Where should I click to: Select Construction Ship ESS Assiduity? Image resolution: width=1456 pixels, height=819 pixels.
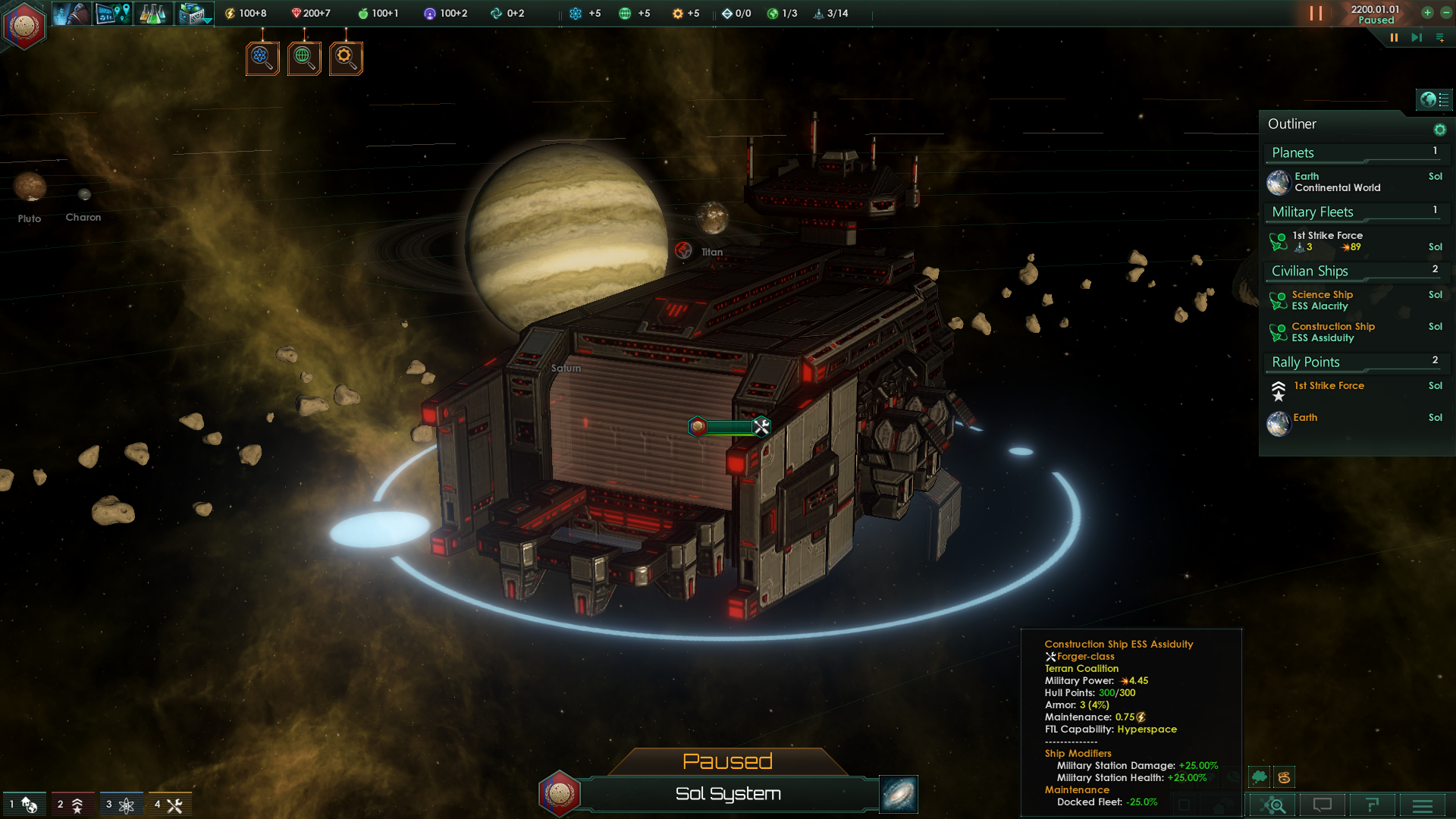1332,332
